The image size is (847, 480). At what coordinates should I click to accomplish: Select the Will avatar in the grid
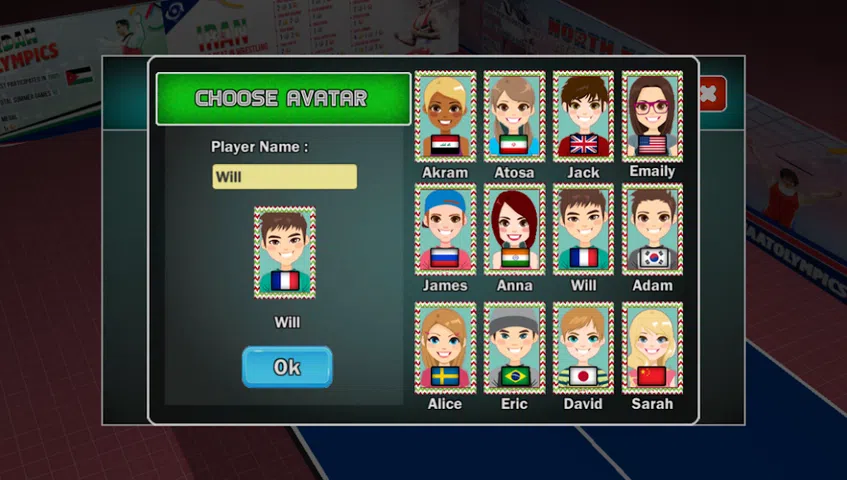583,229
